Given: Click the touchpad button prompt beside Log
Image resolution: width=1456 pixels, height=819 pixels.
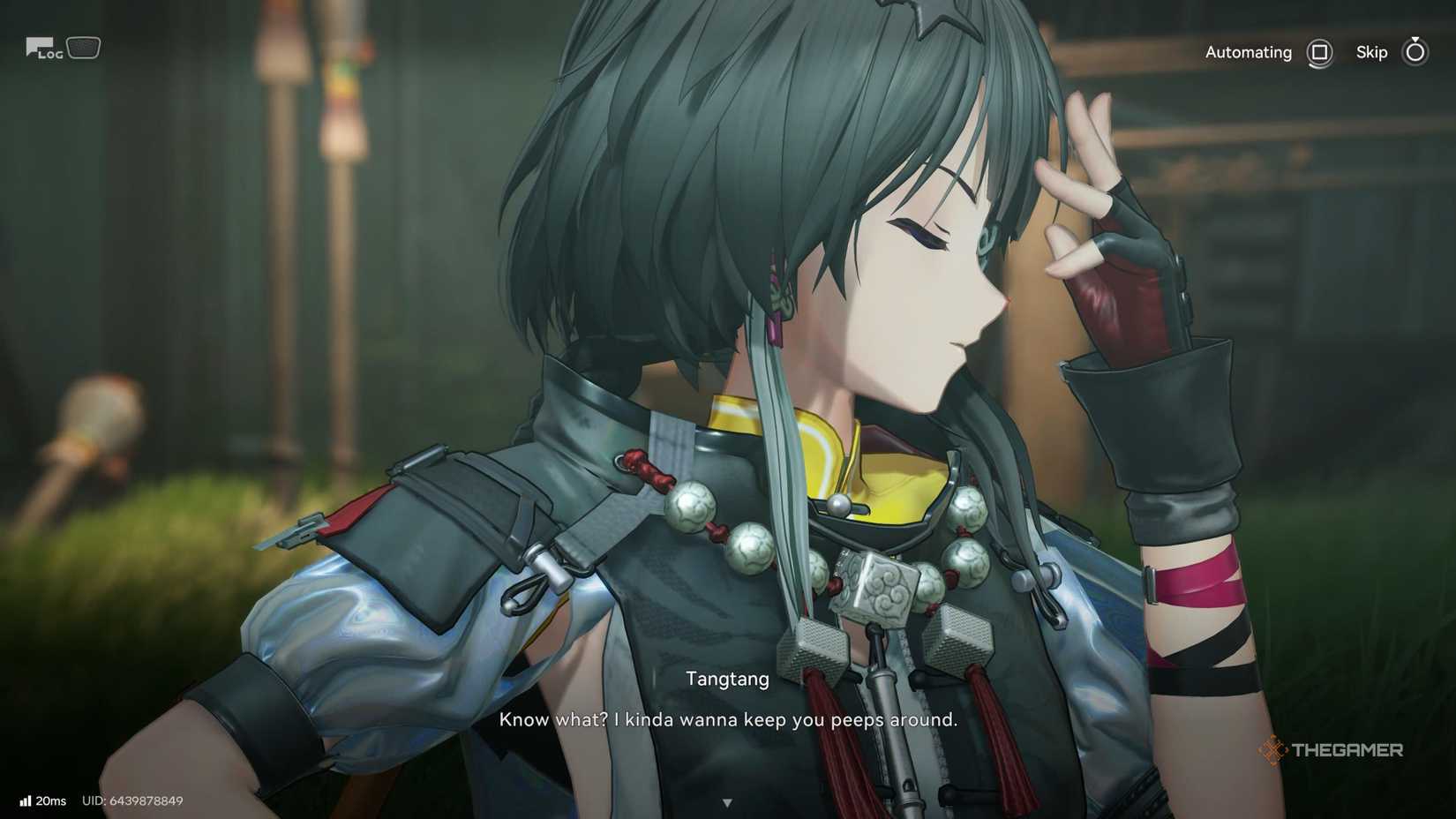Looking at the screenshot, I should [82, 46].
